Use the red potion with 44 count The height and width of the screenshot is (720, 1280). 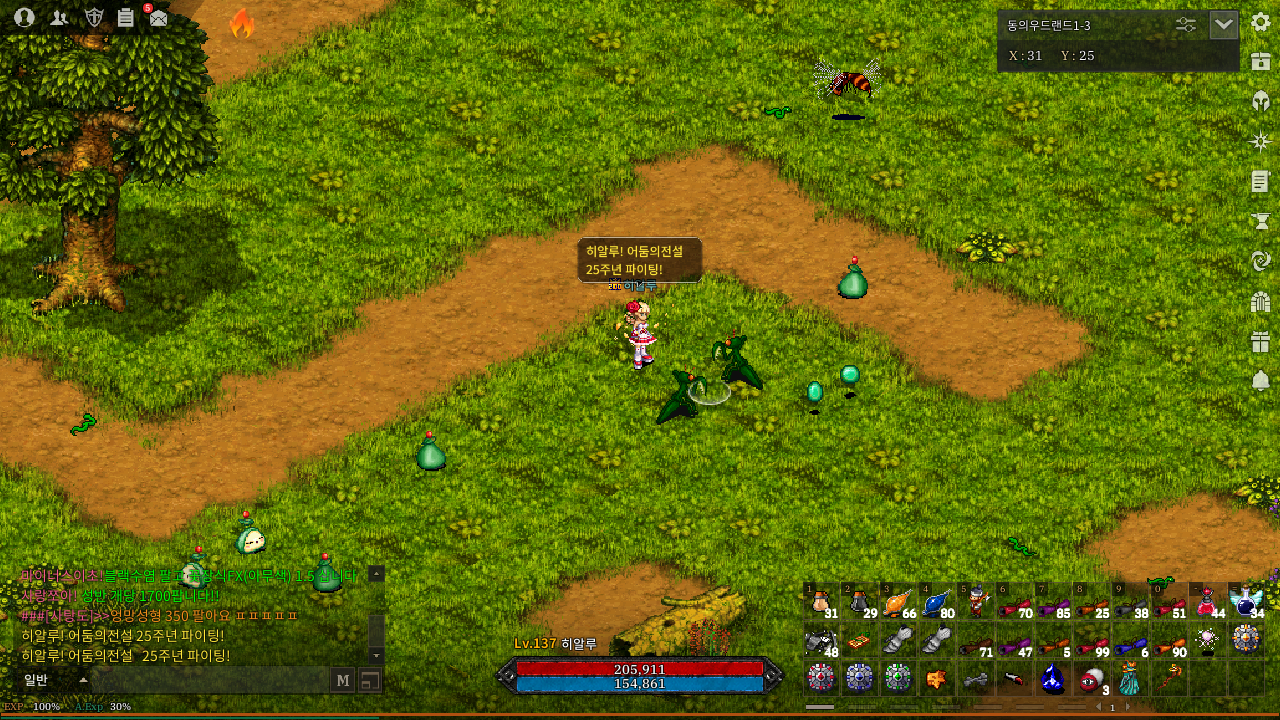1207,602
